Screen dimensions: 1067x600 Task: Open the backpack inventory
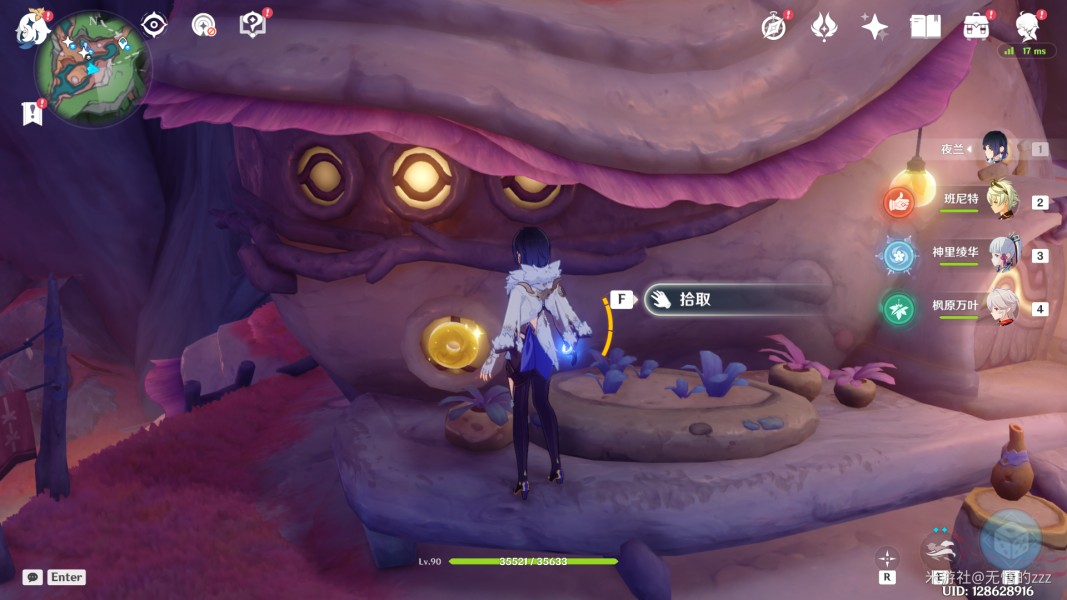click(x=976, y=27)
